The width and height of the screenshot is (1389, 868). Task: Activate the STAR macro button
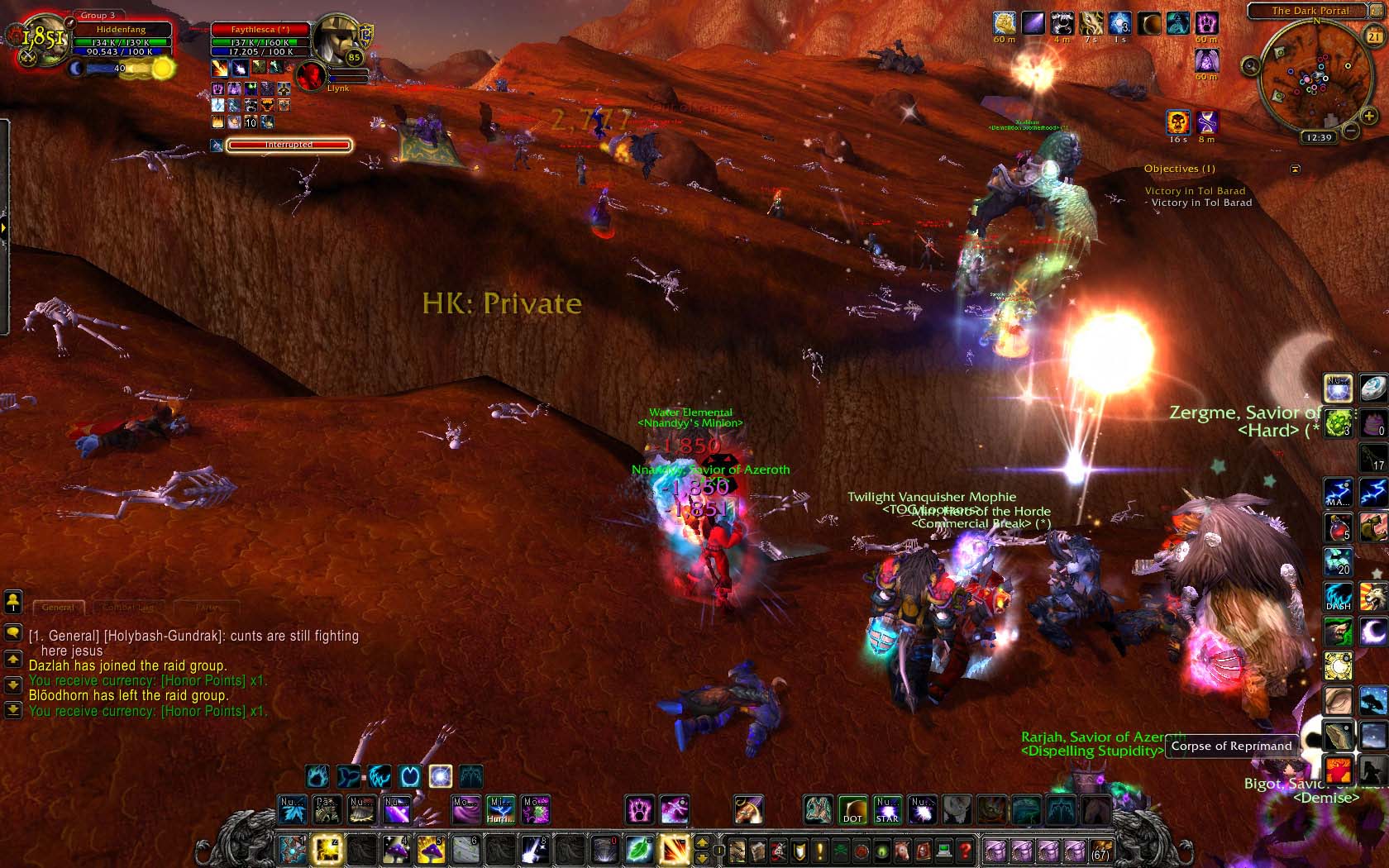click(x=887, y=810)
